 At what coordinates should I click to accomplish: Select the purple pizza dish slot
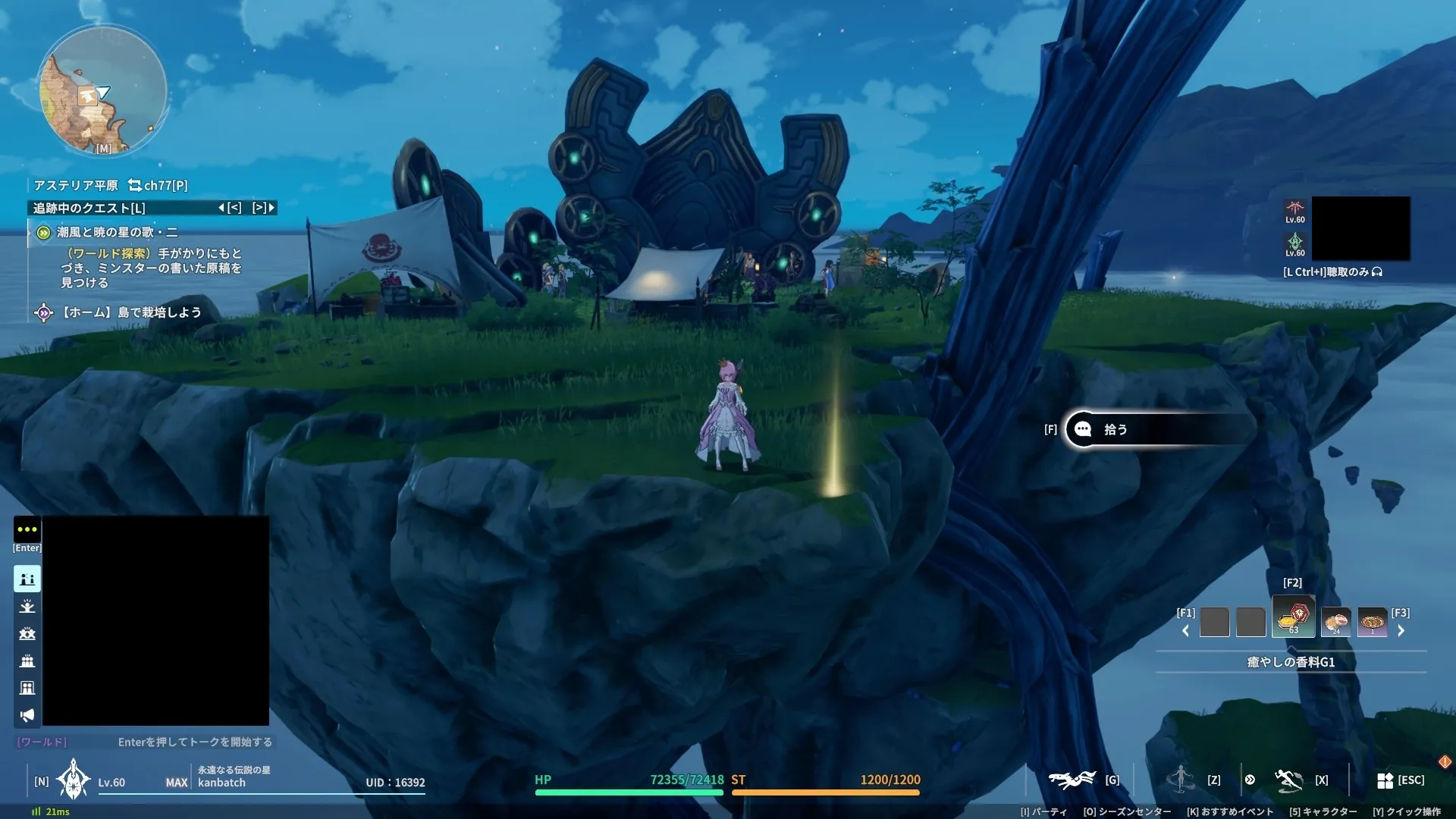1372,622
